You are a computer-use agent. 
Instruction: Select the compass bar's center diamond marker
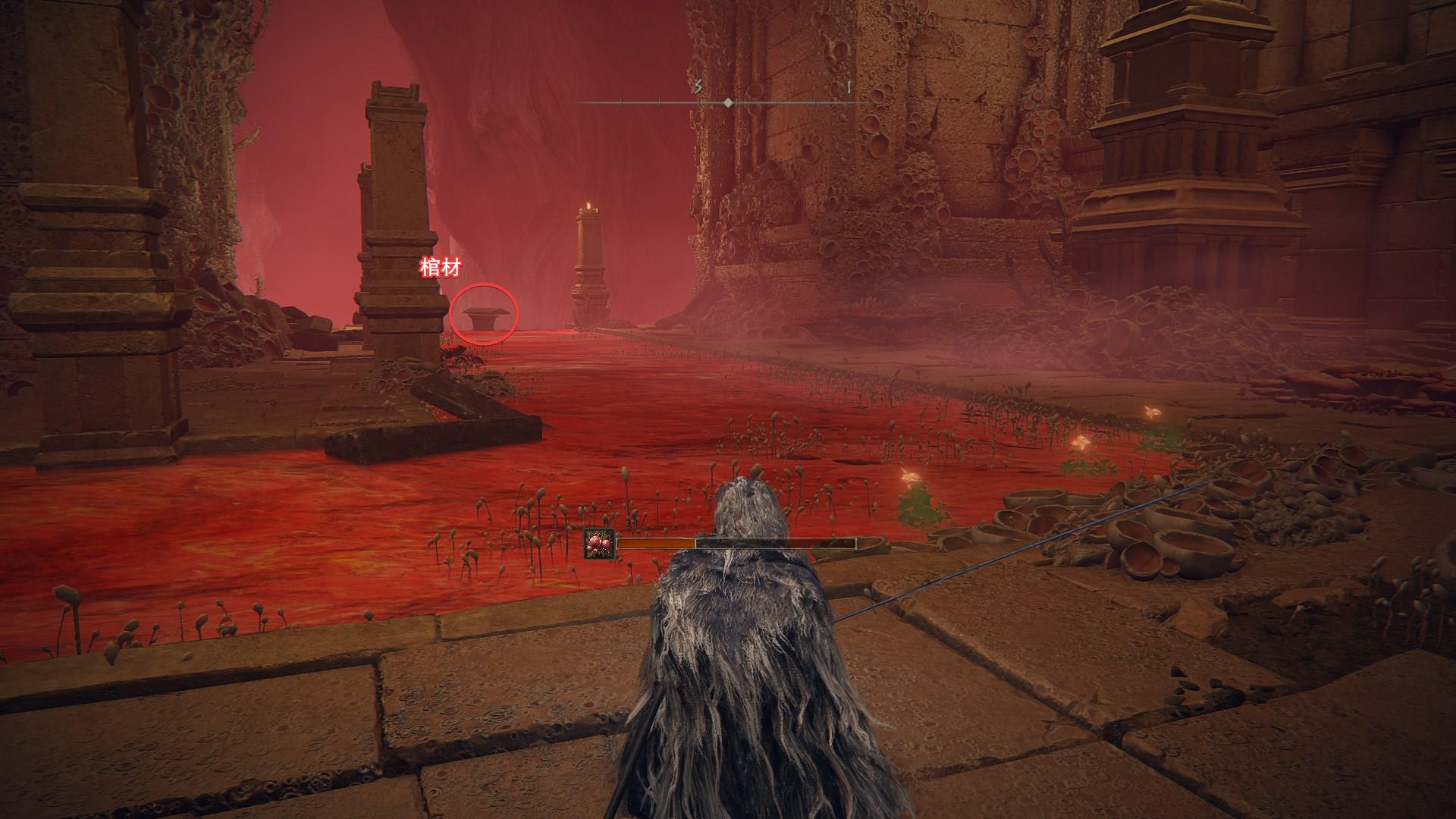click(x=728, y=102)
